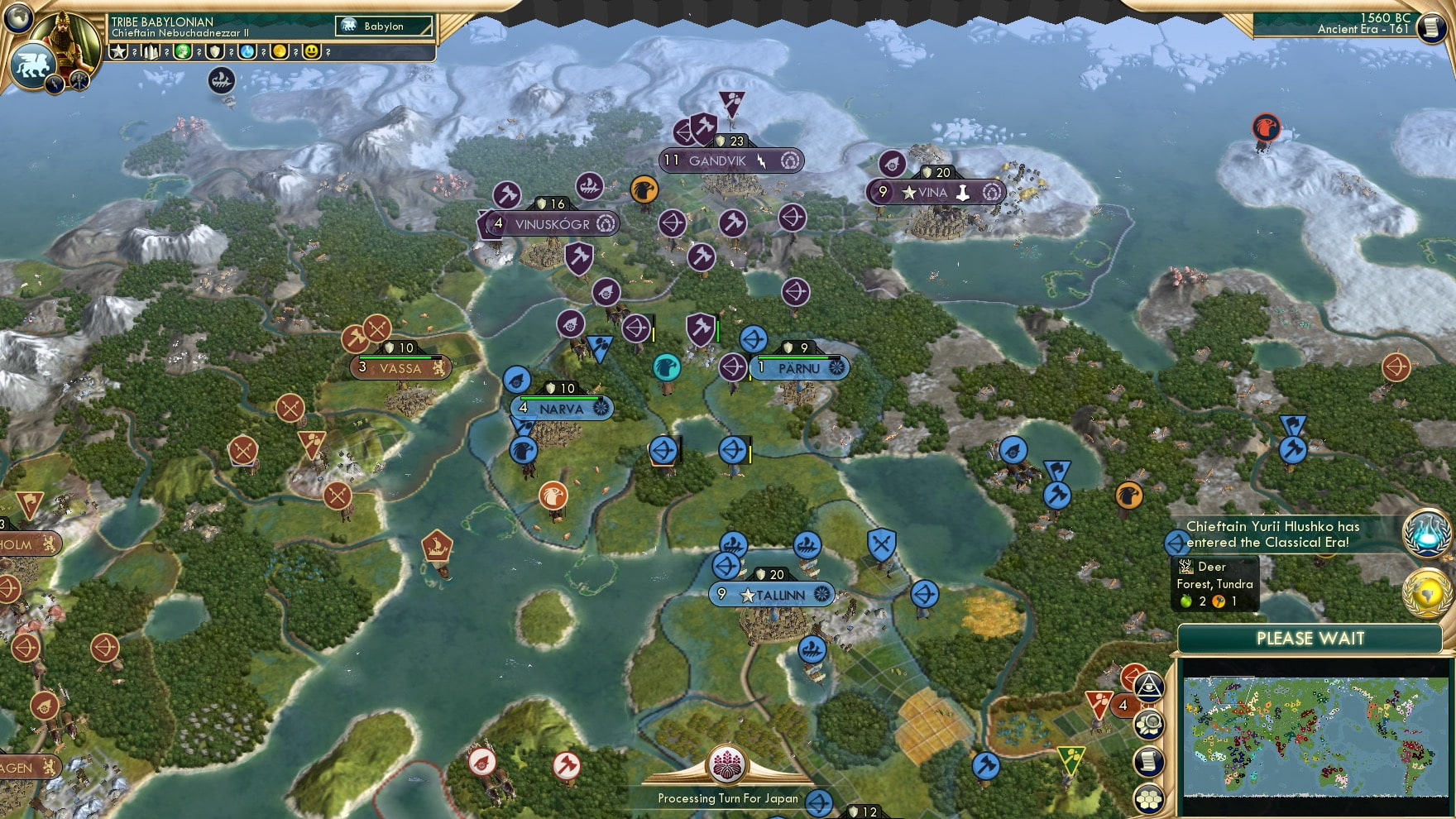Select the social policies star icon in the ribbon
The image size is (1456, 819).
point(118,51)
